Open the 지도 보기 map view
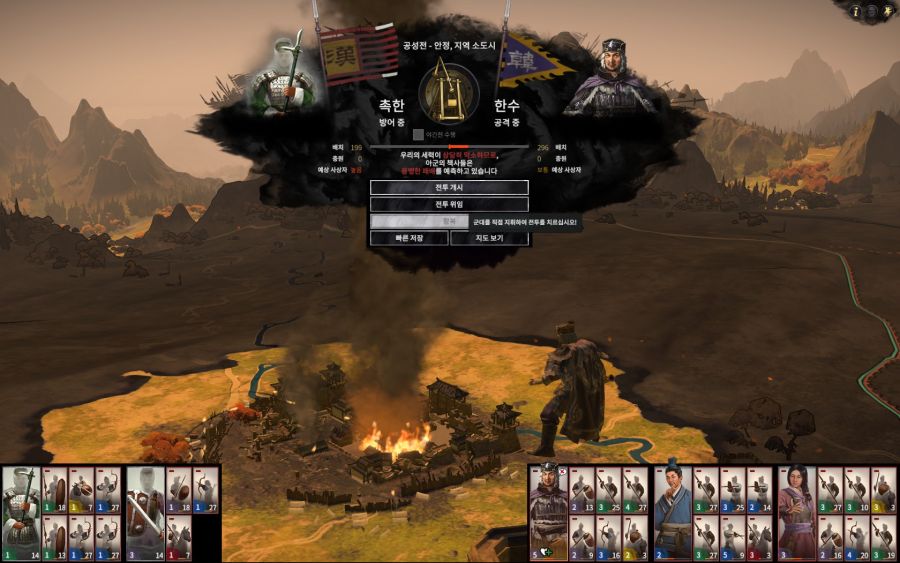The height and width of the screenshot is (563, 900). [x=489, y=238]
